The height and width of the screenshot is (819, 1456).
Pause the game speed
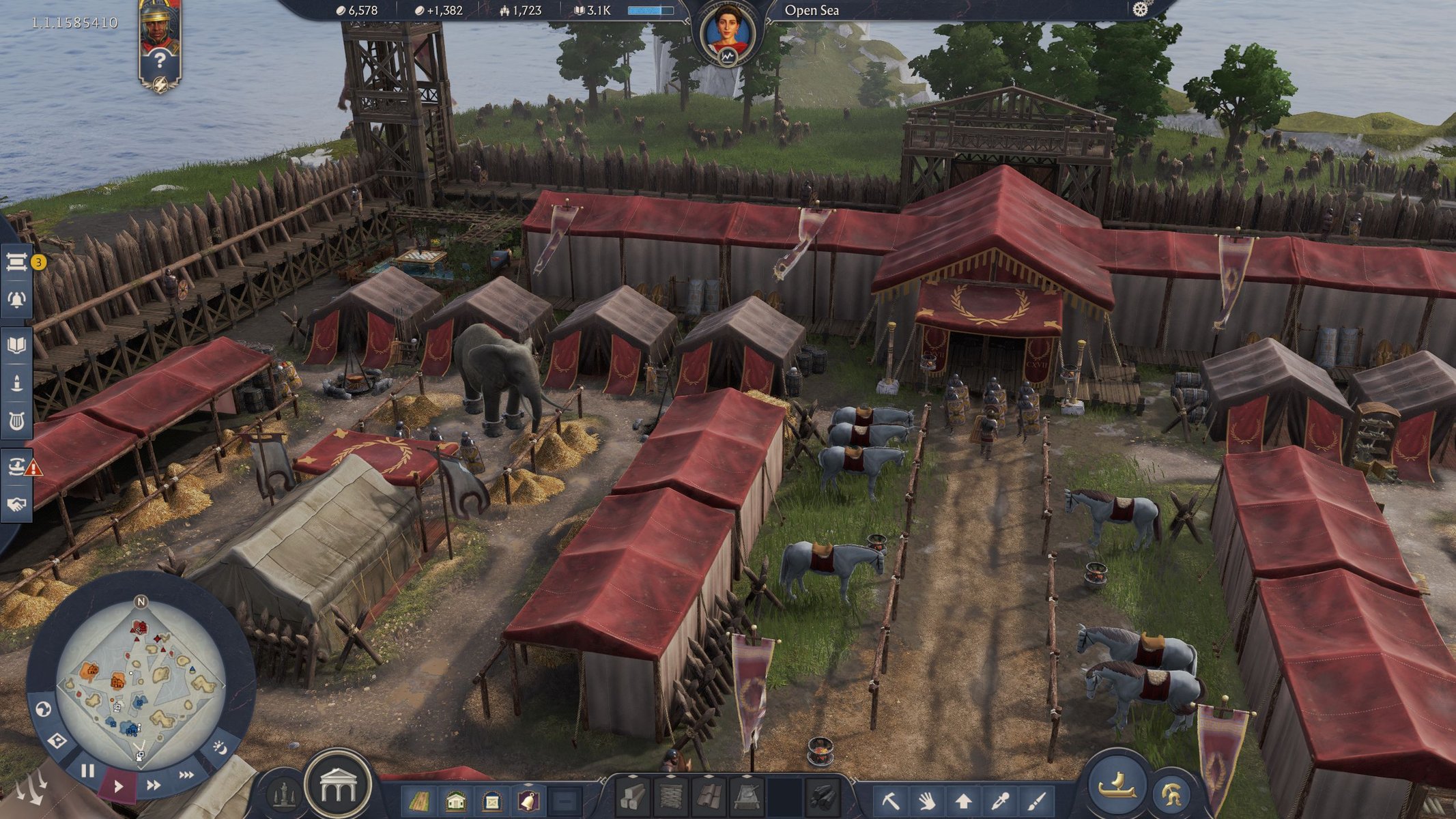coord(87,771)
